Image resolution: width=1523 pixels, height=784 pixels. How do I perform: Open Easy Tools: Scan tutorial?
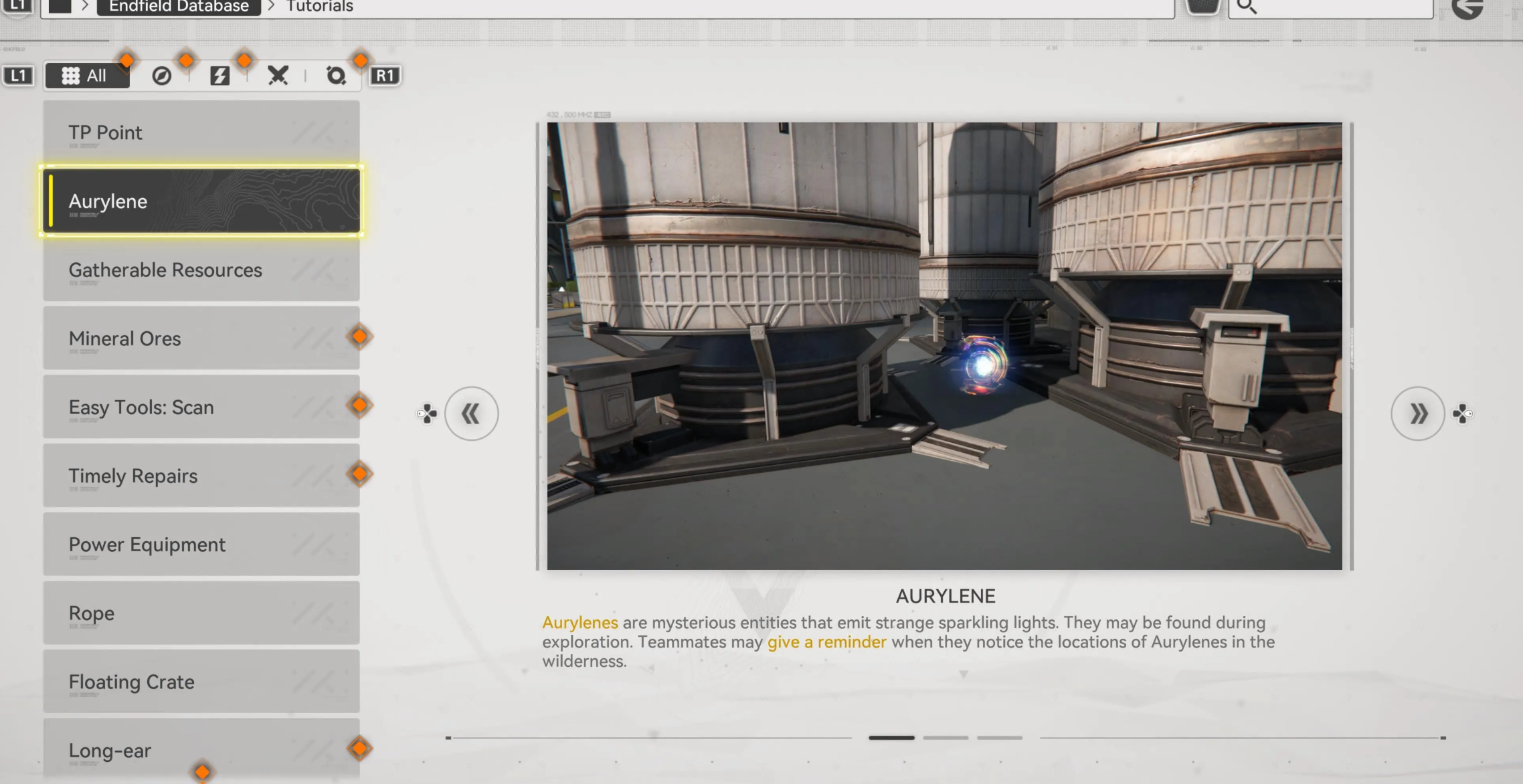point(201,407)
